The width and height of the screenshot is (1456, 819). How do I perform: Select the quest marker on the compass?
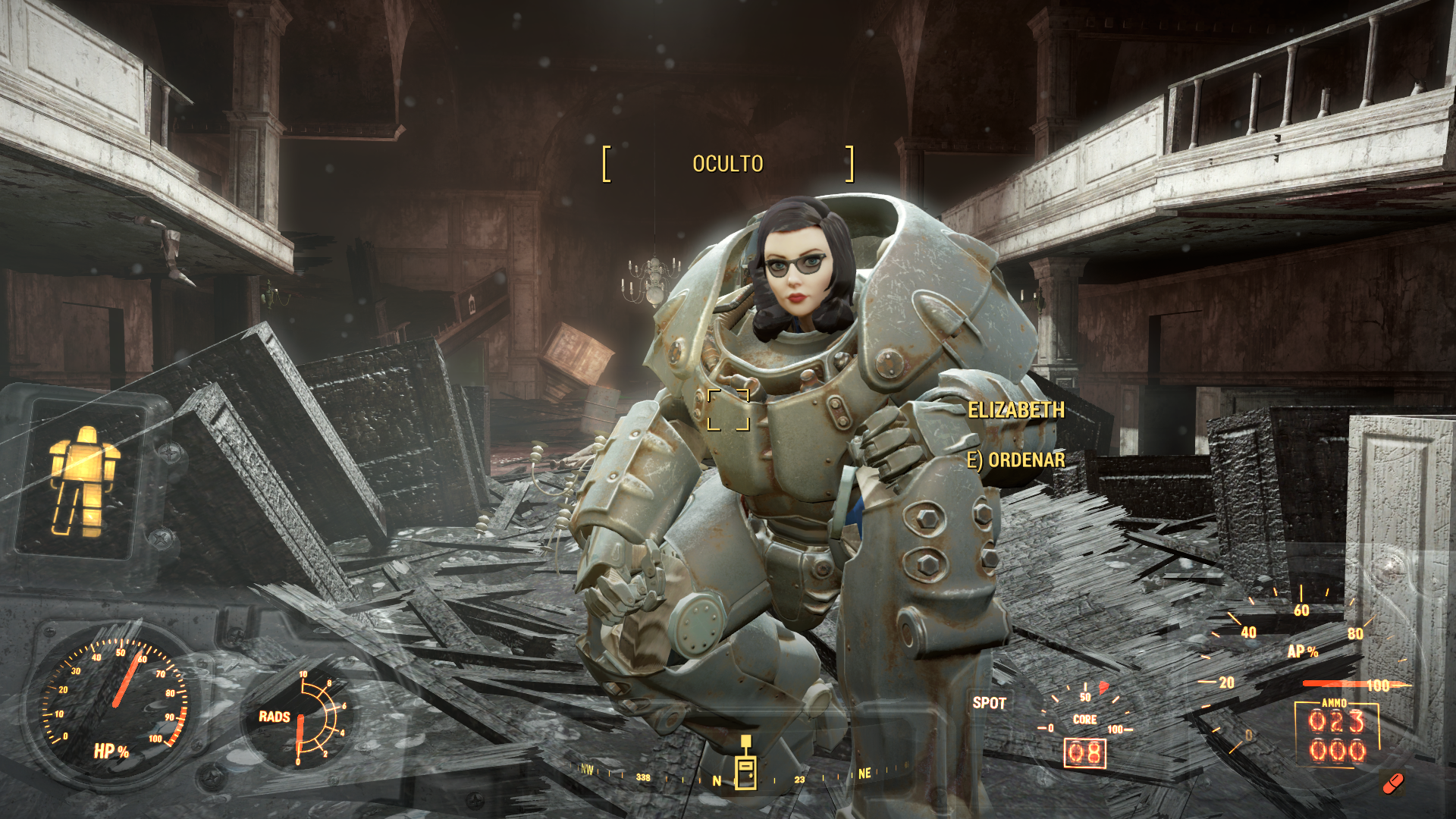[x=745, y=764]
